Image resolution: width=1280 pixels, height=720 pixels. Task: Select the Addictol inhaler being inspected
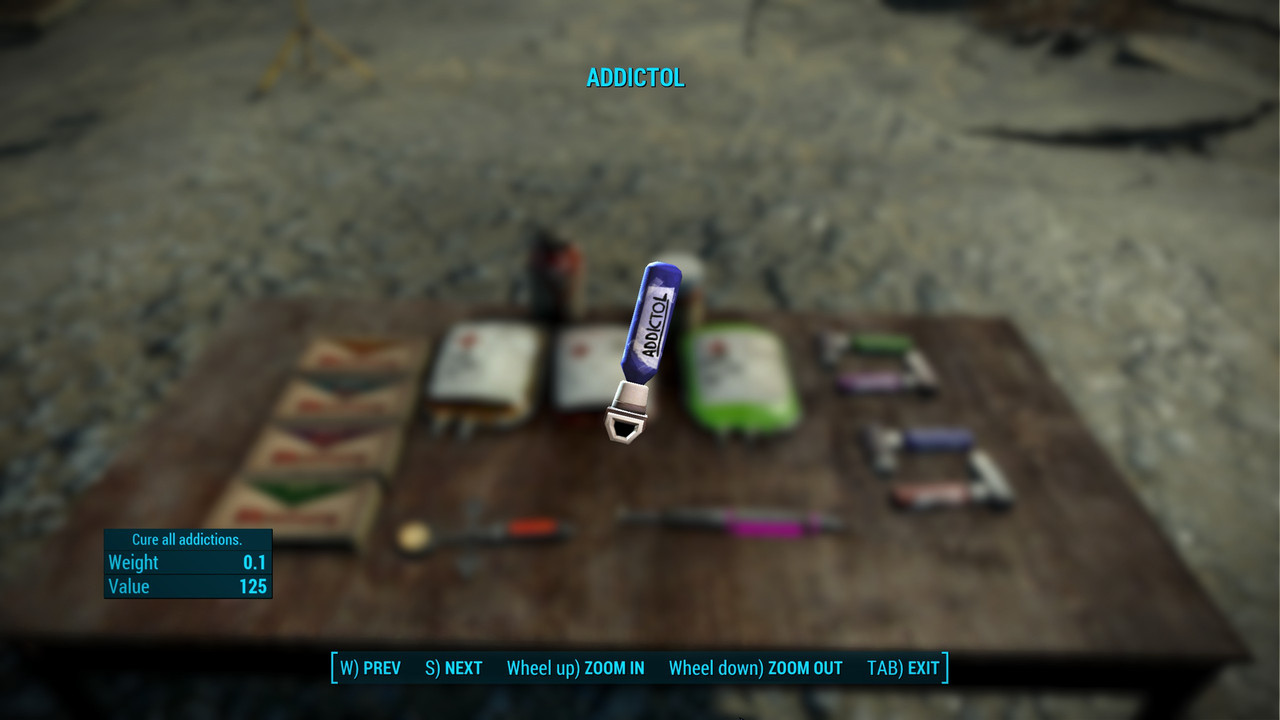pos(652,330)
